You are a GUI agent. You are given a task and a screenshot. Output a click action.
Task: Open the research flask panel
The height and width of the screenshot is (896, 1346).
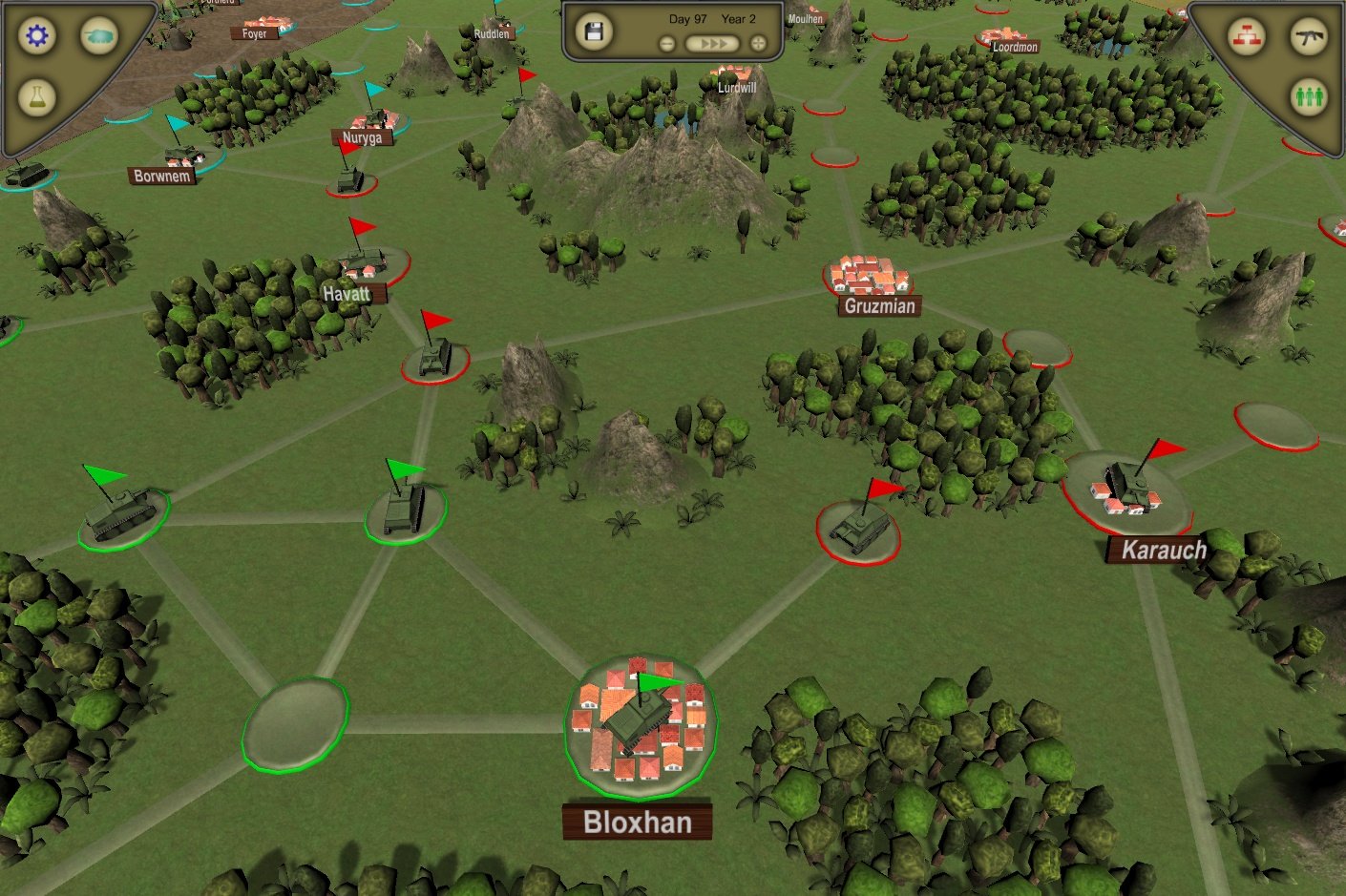click(x=35, y=96)
